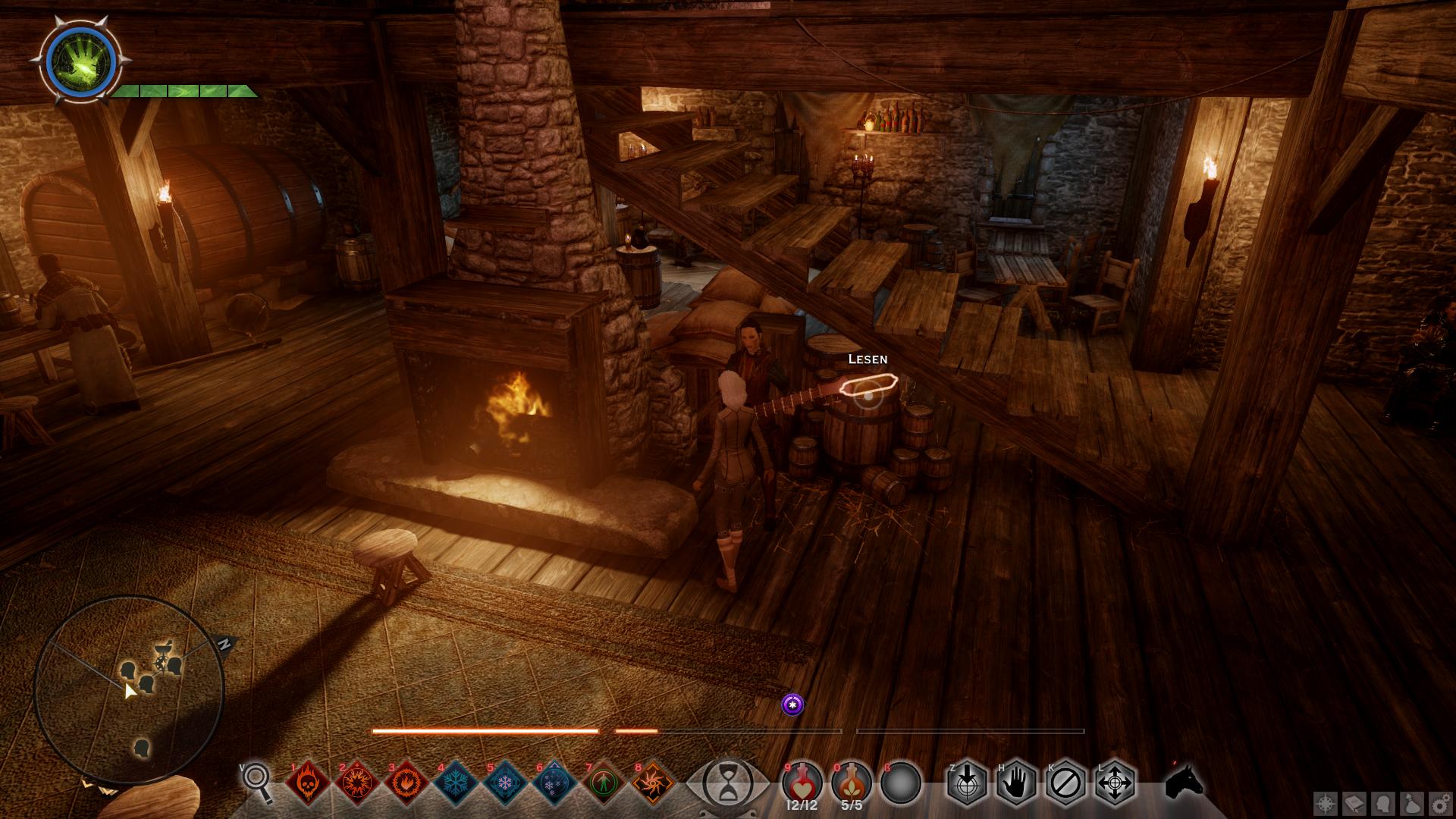Screen dimensions: 1456x819
Task: Trigger the framed snowflake ability in slot 5
Action: (505, 783)
